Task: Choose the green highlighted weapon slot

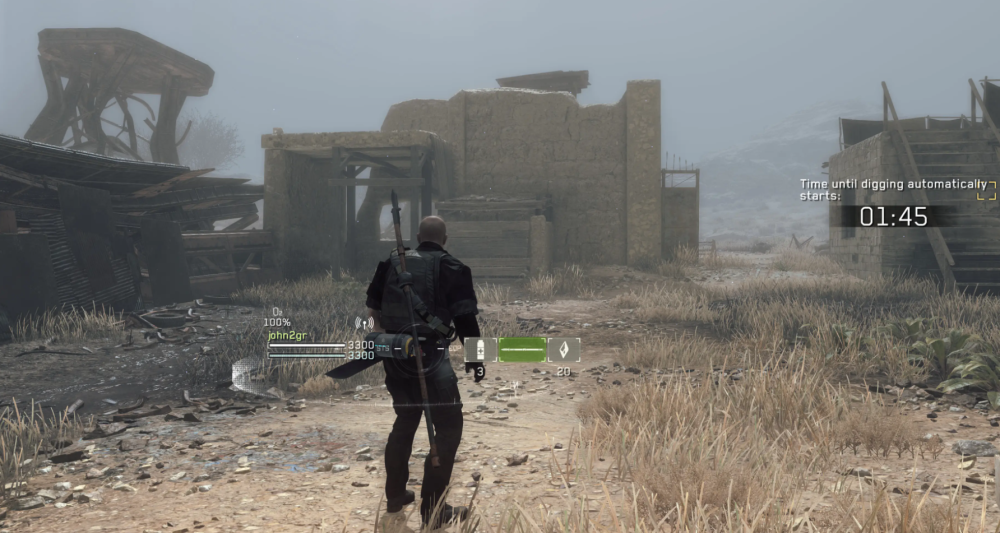Action: pyautogui.click(x=522, y=350)
